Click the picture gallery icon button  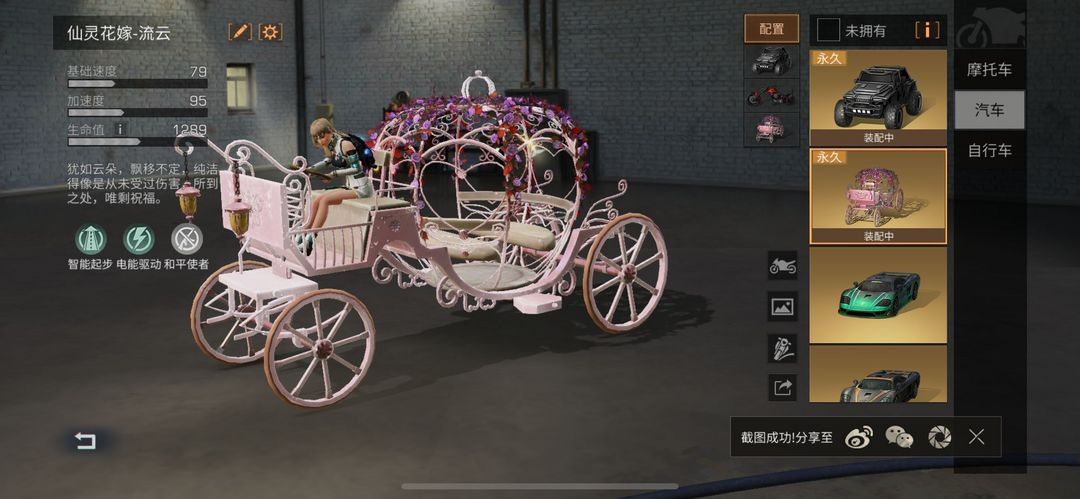point(782,306)
